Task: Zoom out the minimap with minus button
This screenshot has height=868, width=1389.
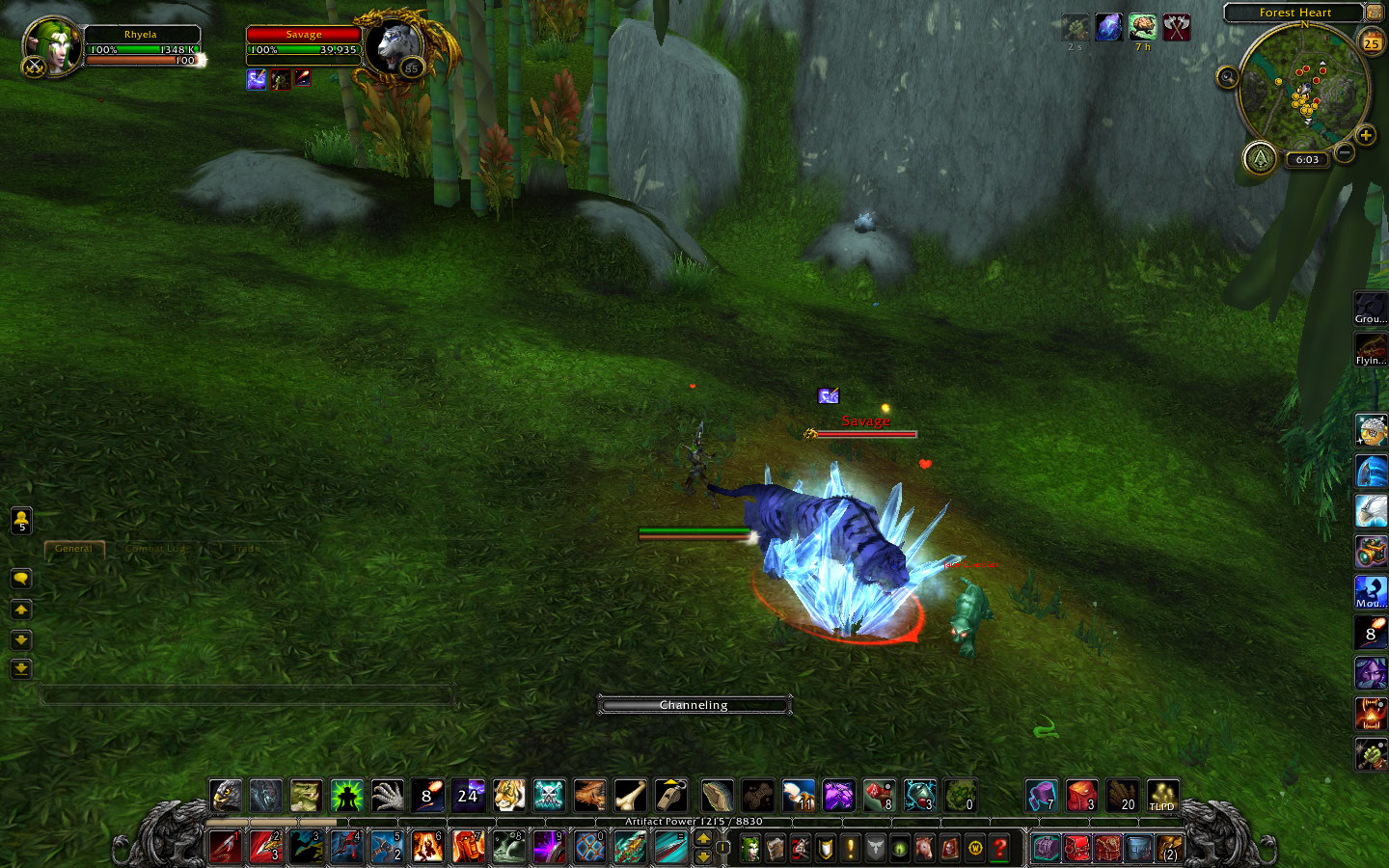Action: pos(1345,152)
